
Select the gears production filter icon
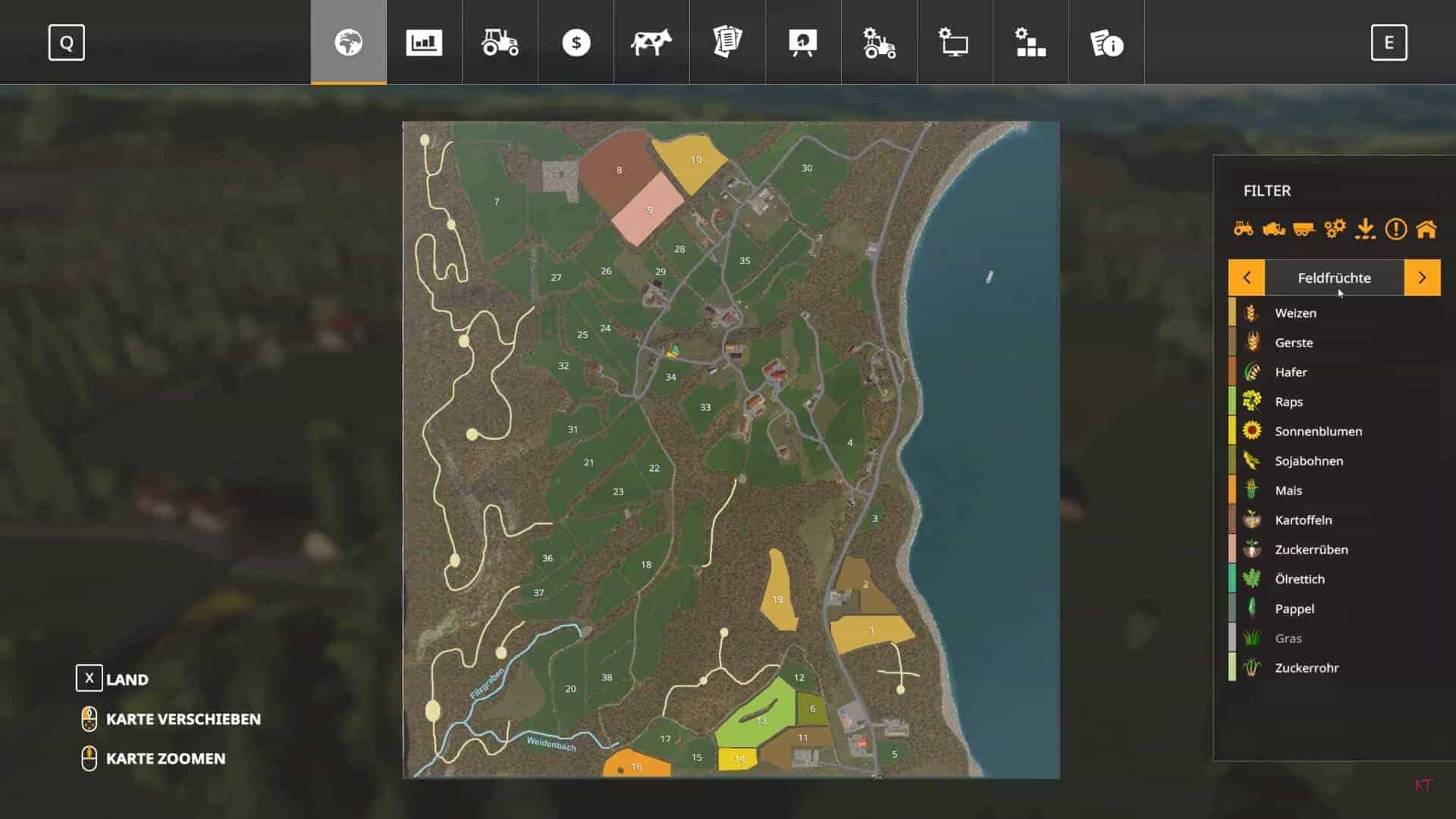[1334, 227]
